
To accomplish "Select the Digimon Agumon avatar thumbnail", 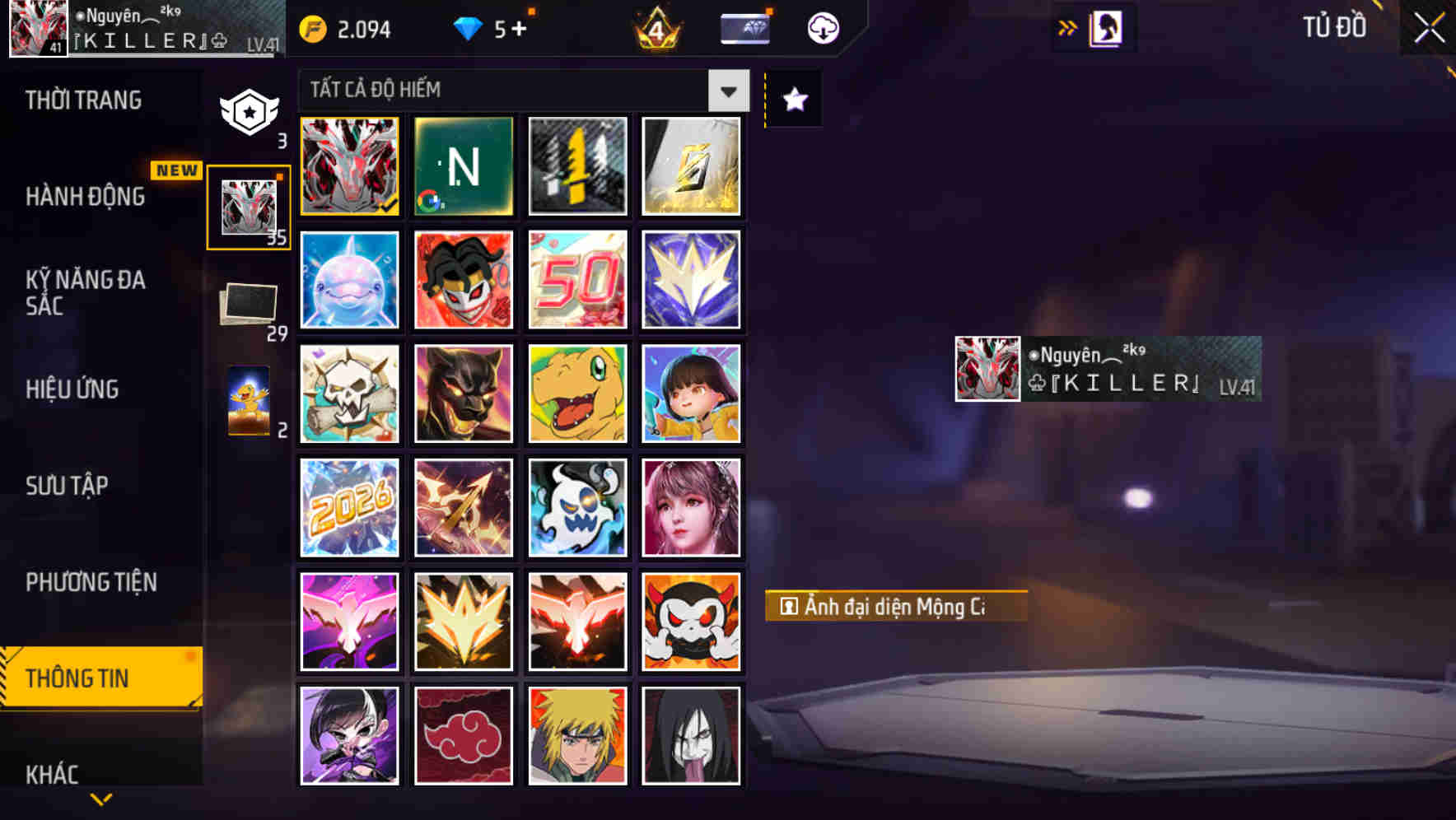I will pyautogui.click(x=577, y=394).
